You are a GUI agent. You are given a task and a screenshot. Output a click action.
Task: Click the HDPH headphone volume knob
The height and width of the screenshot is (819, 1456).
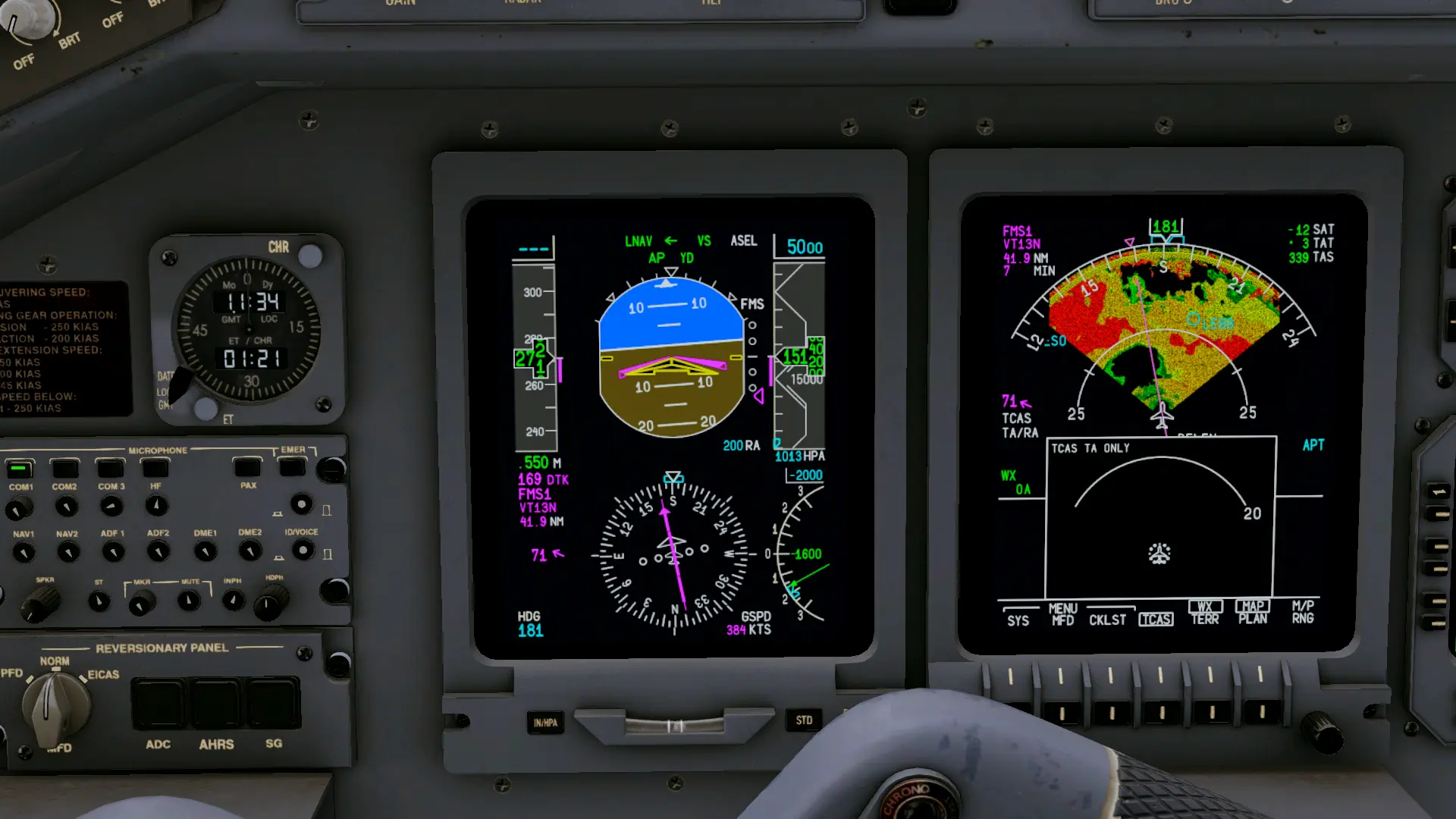271,602
